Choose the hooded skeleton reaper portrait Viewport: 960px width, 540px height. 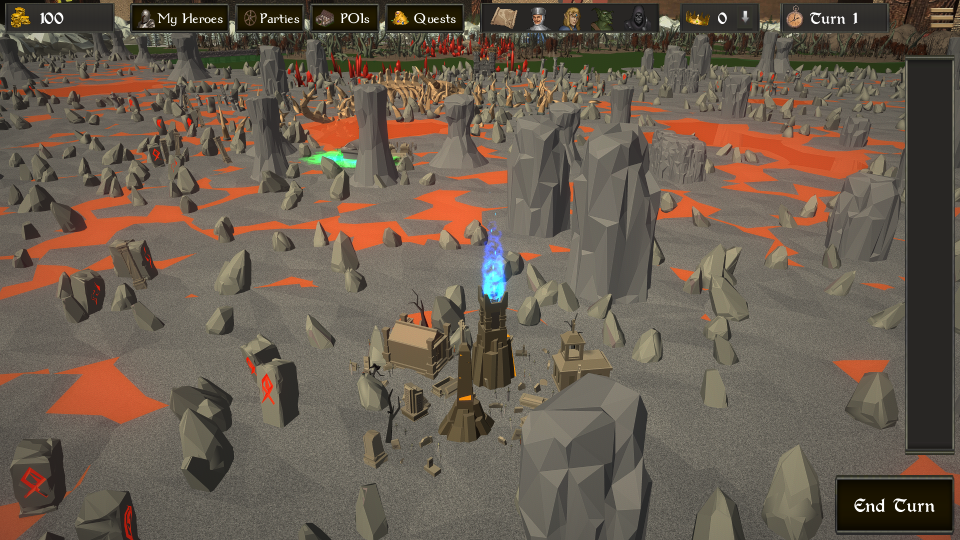tap(637, 18)
